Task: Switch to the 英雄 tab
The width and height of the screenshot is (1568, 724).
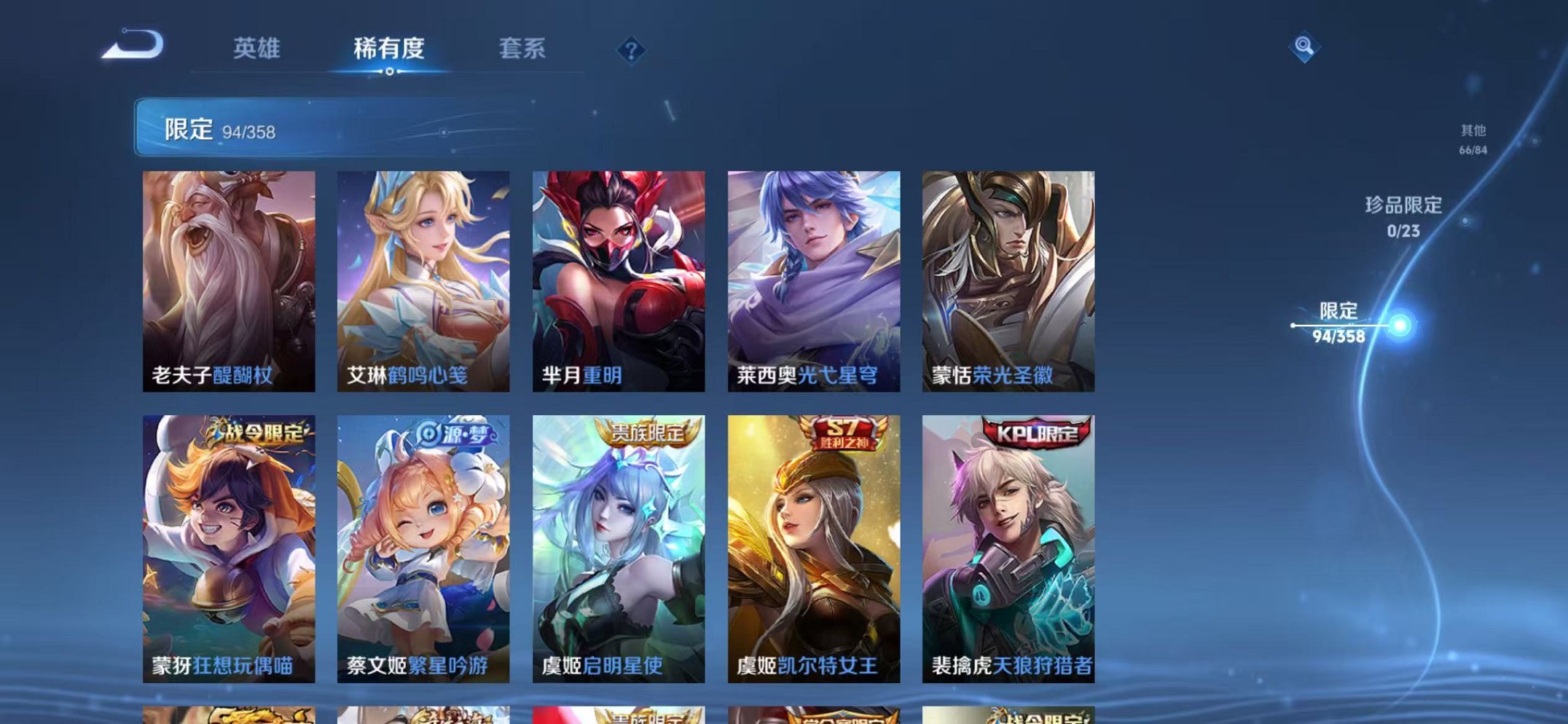Action: 256,48
